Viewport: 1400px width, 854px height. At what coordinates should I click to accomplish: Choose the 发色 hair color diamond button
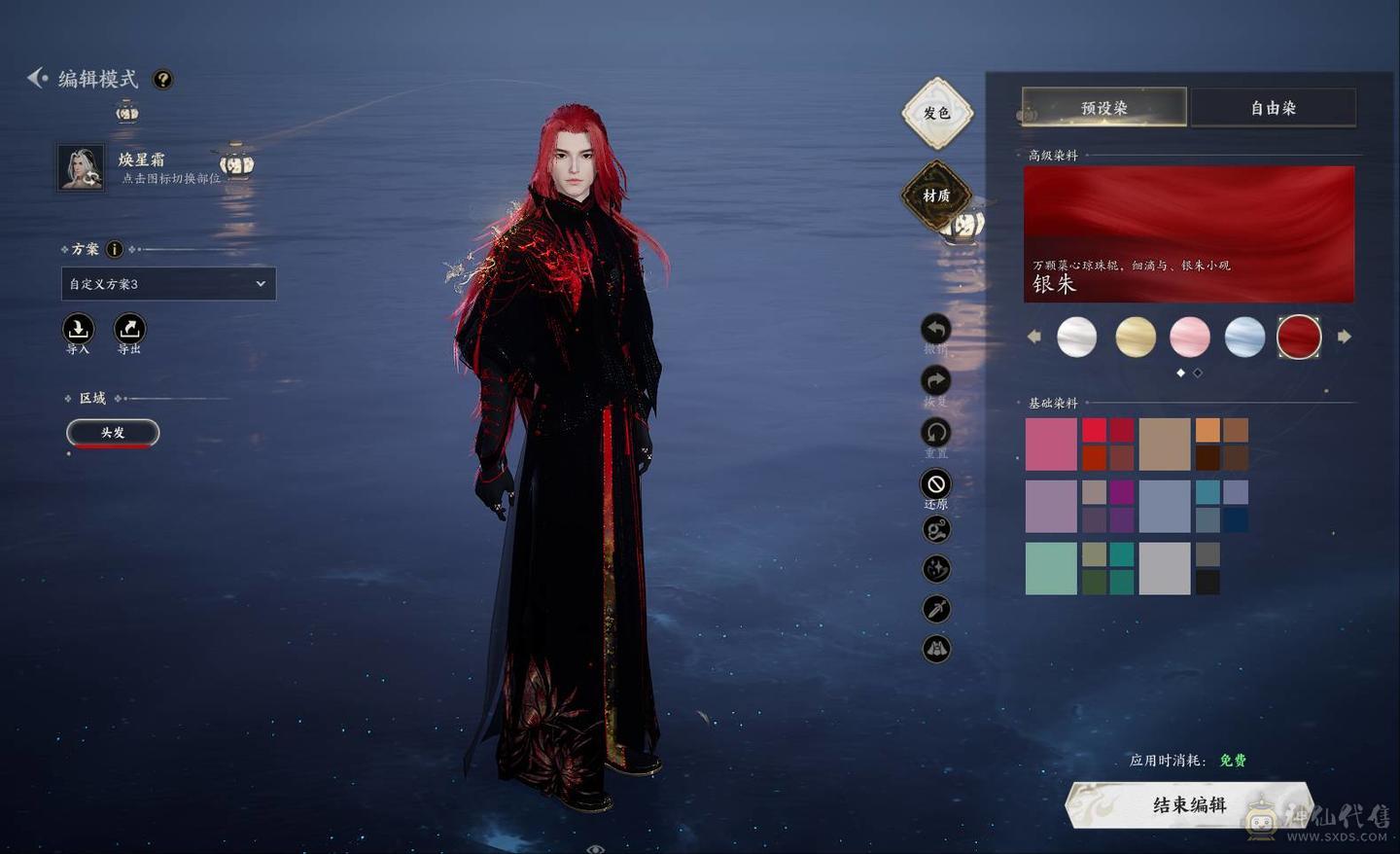936,113
